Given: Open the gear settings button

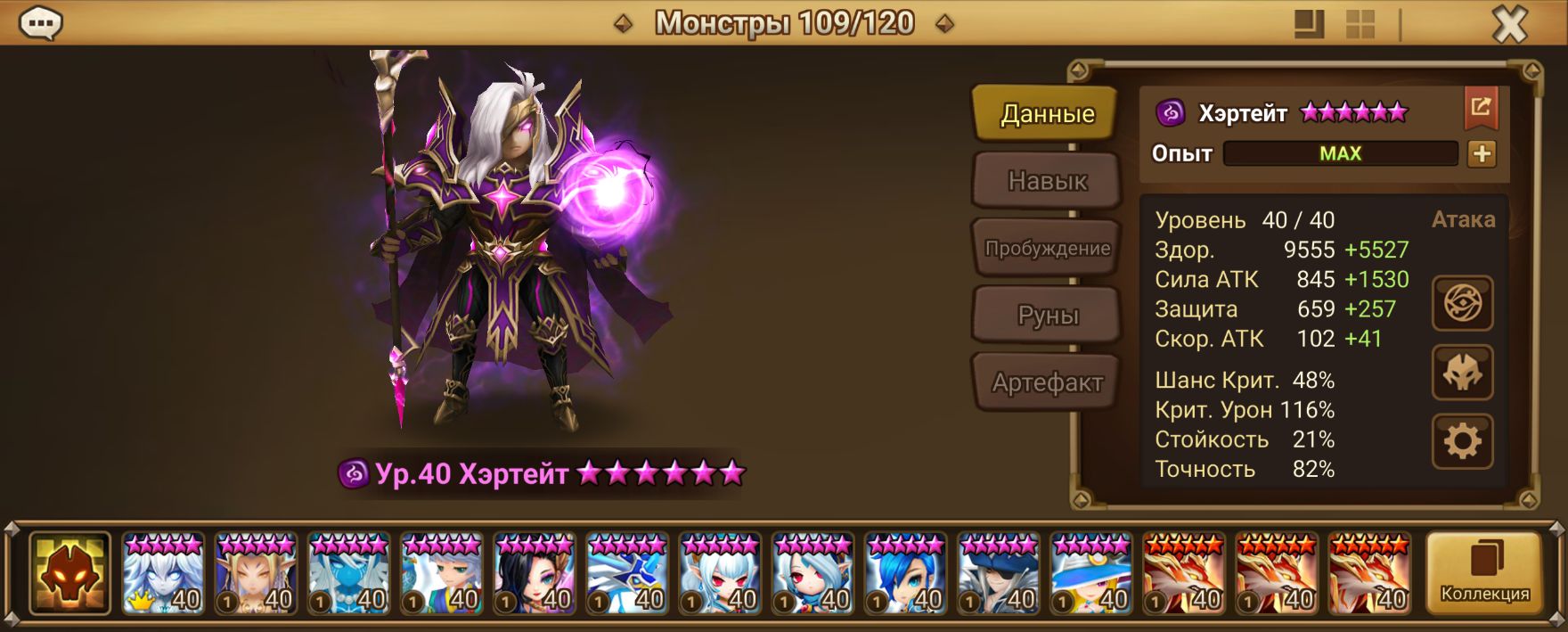Looking at the screenshot, I should pyautogui.click(x=1462, y=441).
